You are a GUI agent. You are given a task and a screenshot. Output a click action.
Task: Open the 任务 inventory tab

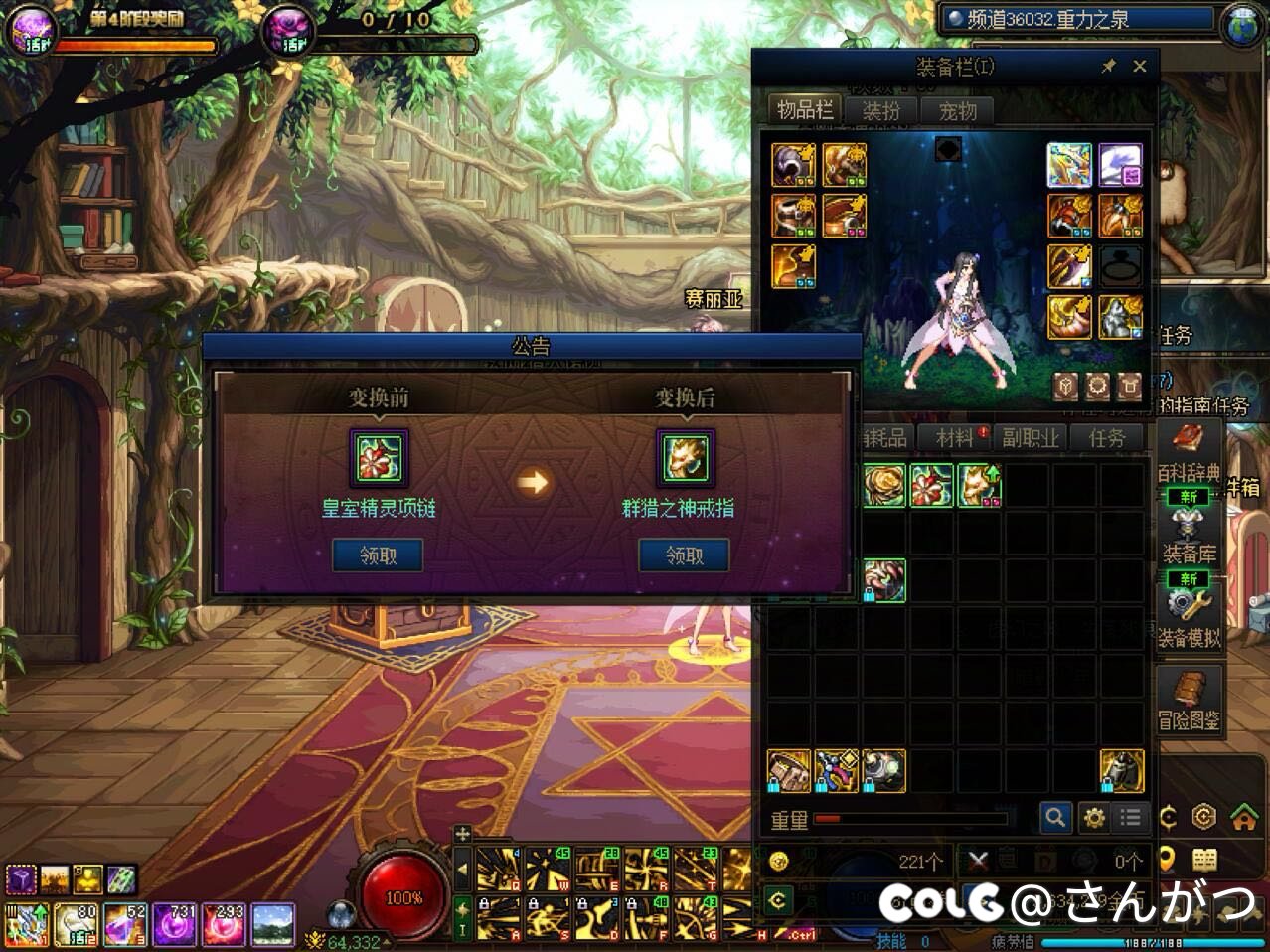point(1107,438)
